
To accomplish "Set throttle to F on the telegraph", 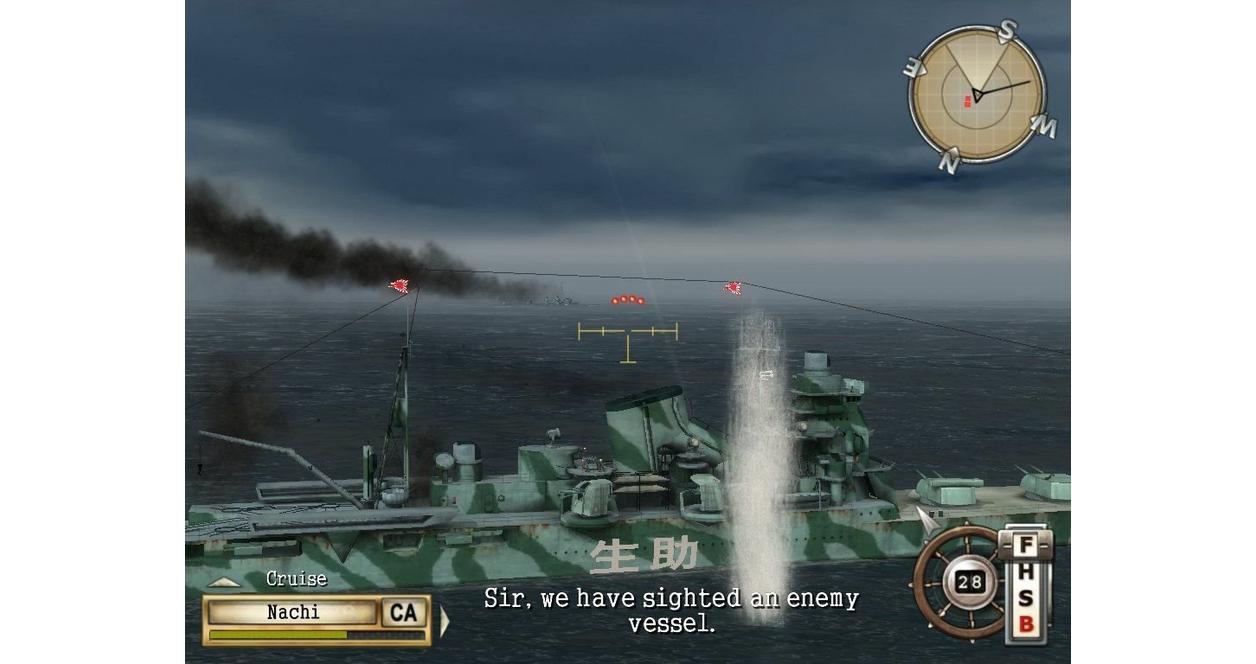I will [1026, 547].
